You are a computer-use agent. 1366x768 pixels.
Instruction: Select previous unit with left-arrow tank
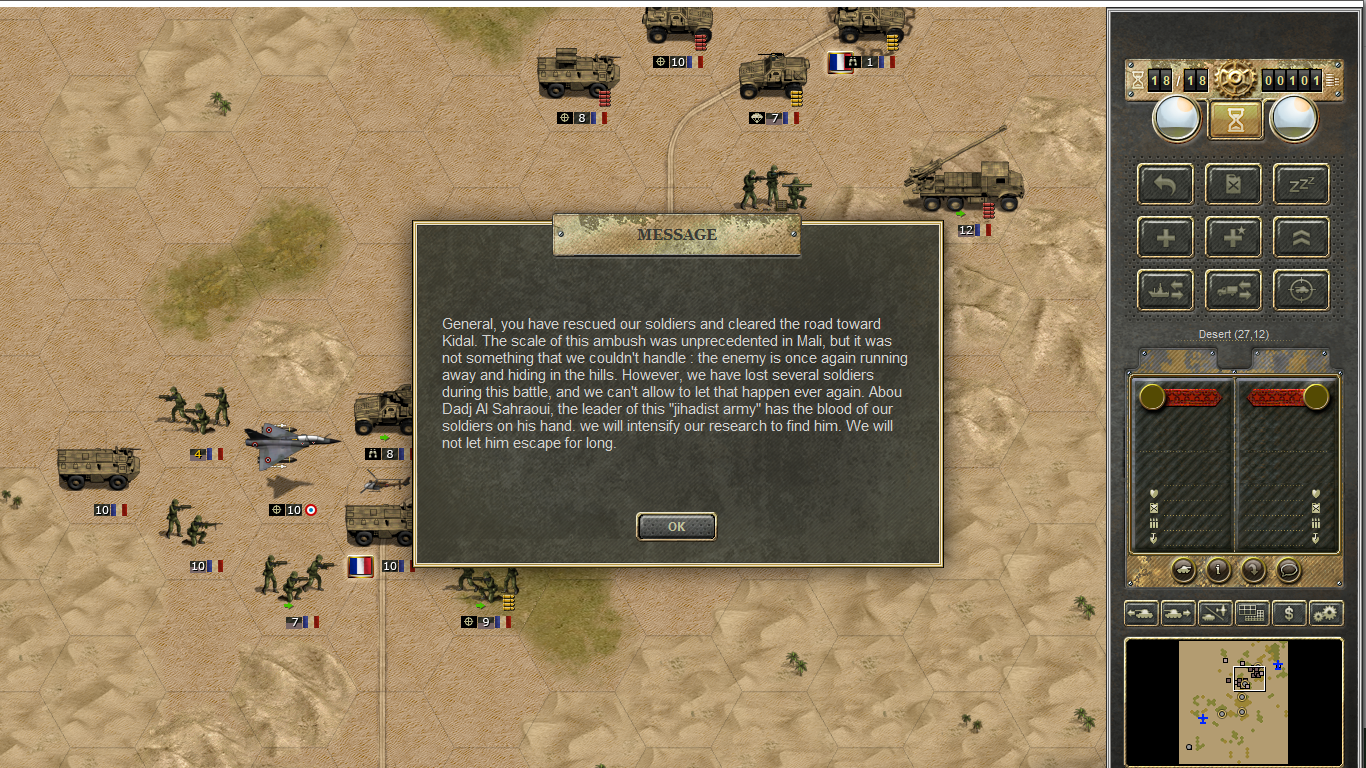coord(1141,613)
